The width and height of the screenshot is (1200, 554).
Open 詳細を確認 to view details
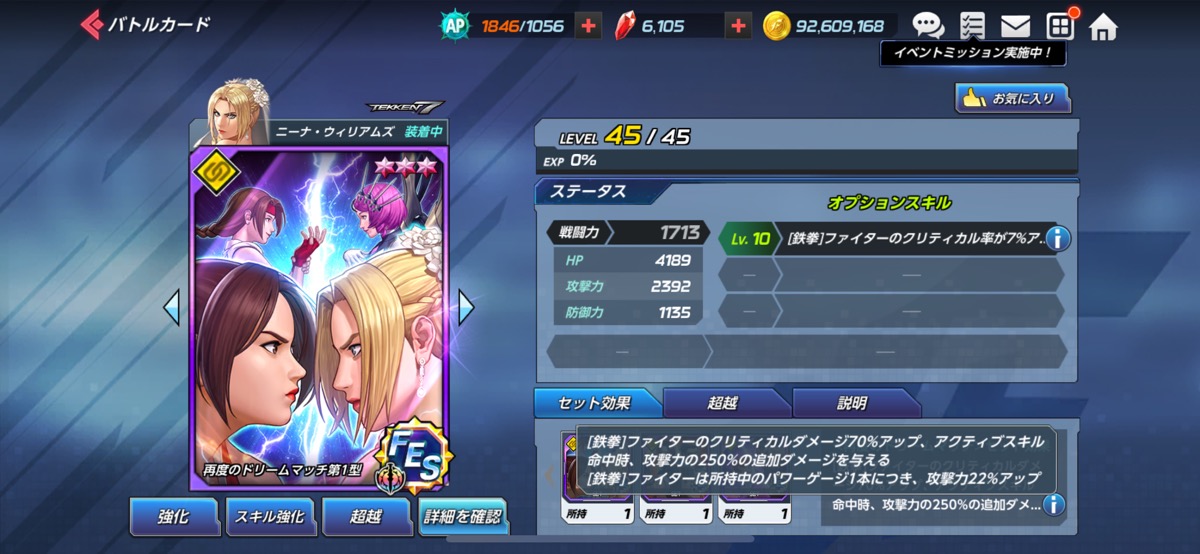point(462,518)
